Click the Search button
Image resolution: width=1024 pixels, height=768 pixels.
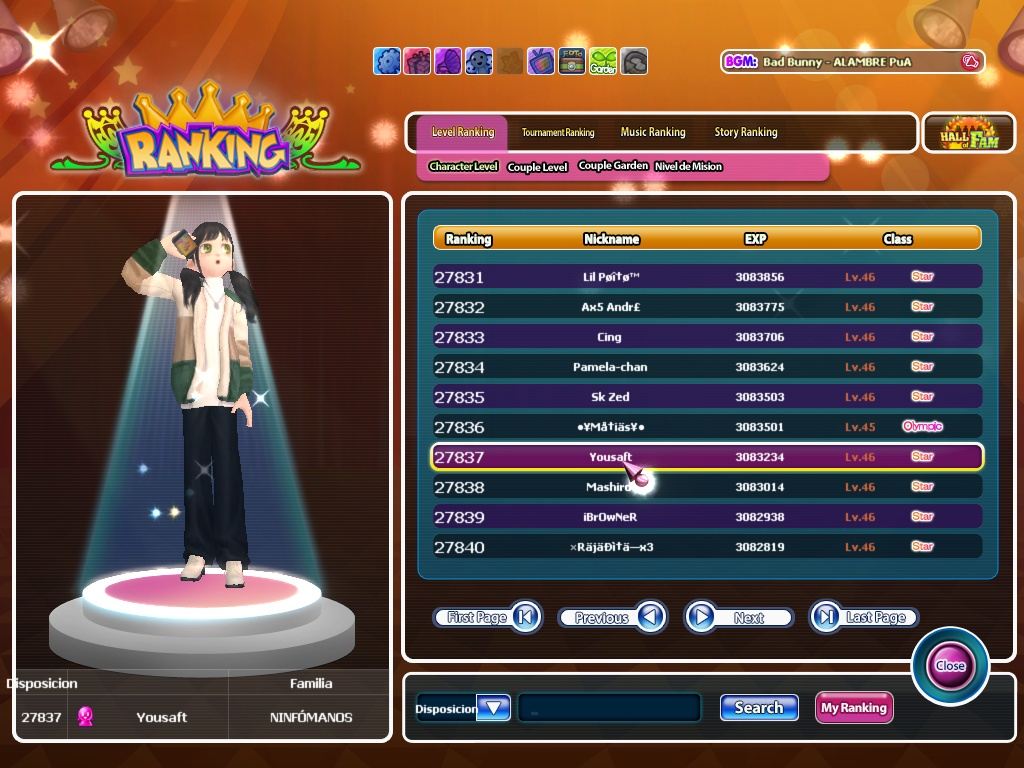click(x=759, y=708)
